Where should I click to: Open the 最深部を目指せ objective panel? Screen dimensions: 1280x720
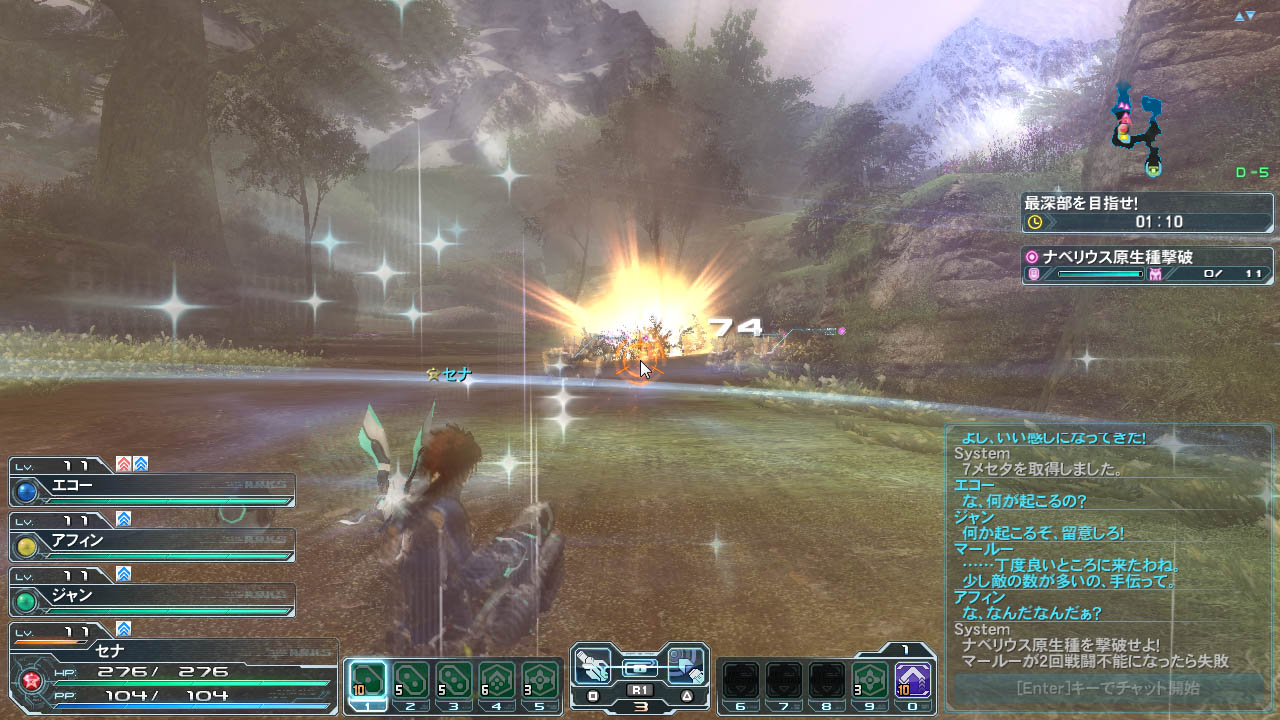[x=1147, y=212]
